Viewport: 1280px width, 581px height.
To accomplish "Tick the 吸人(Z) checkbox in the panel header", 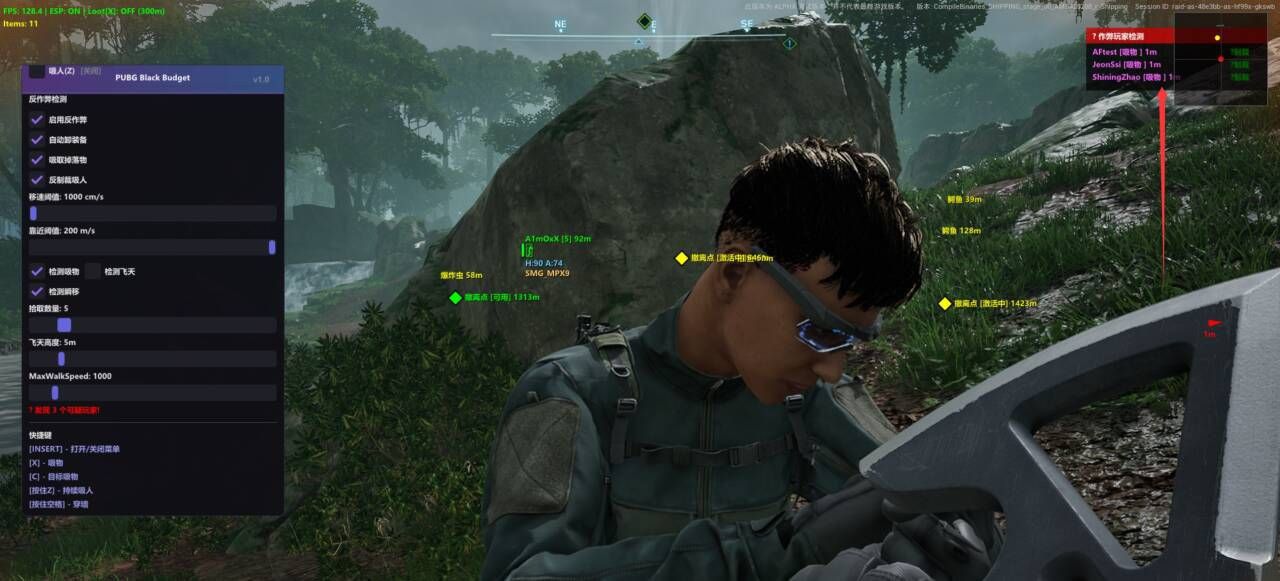I will coord(37,71).
